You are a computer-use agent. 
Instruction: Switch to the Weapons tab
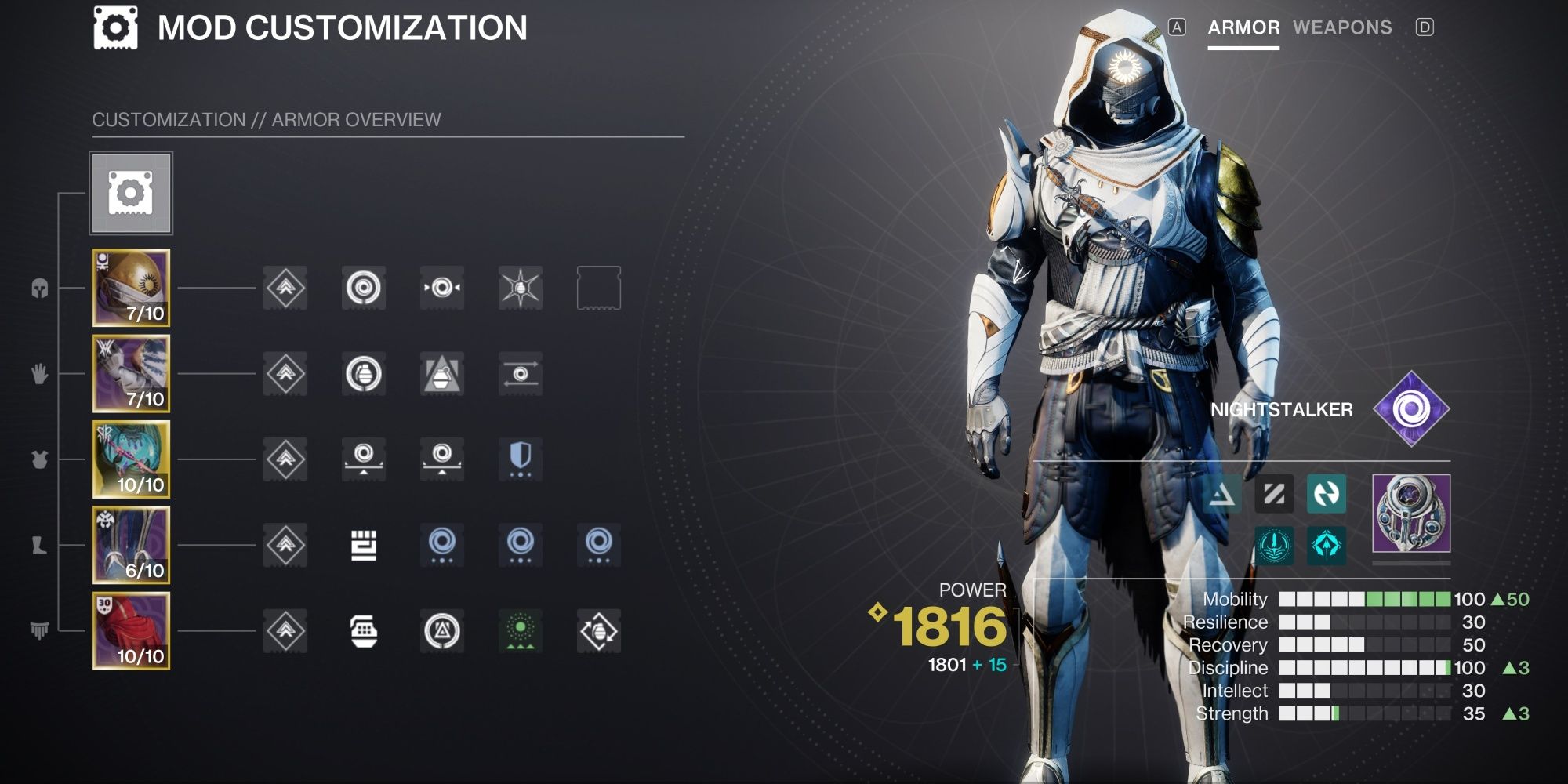(x=1342, y=28)
